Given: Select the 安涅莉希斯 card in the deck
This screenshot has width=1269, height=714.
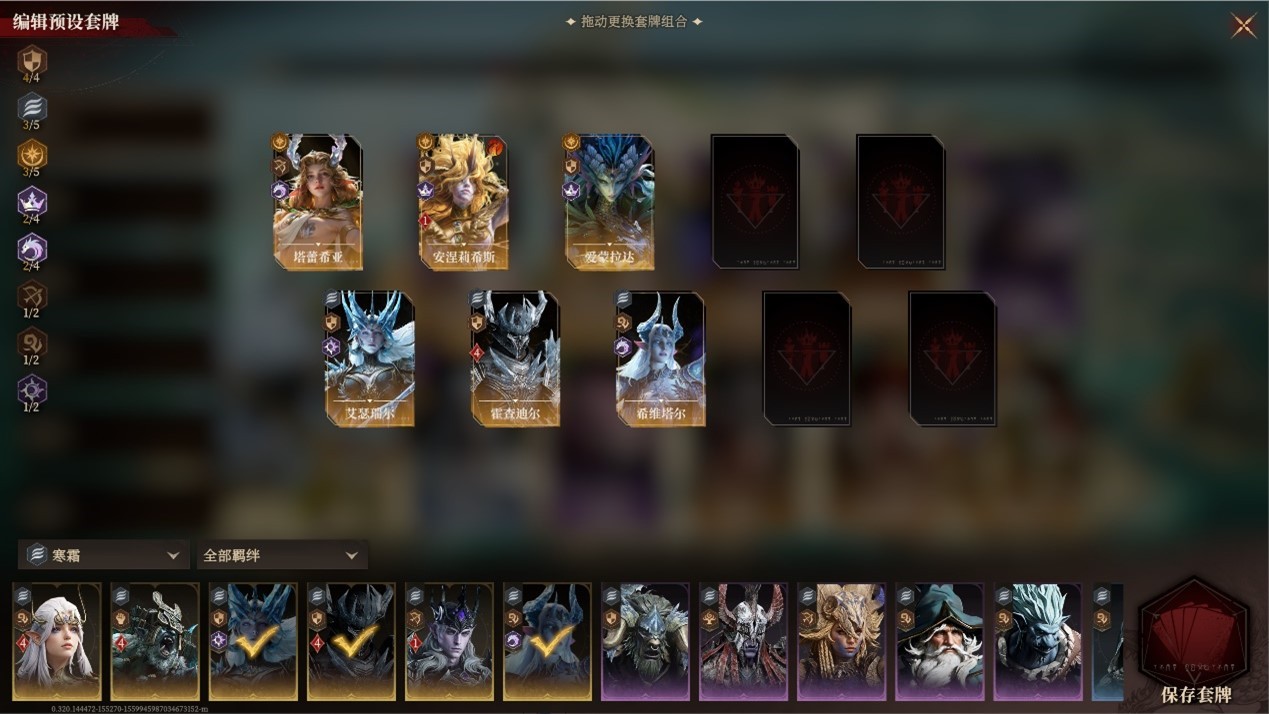Looking at the screenshot, I should coord(463,202).
